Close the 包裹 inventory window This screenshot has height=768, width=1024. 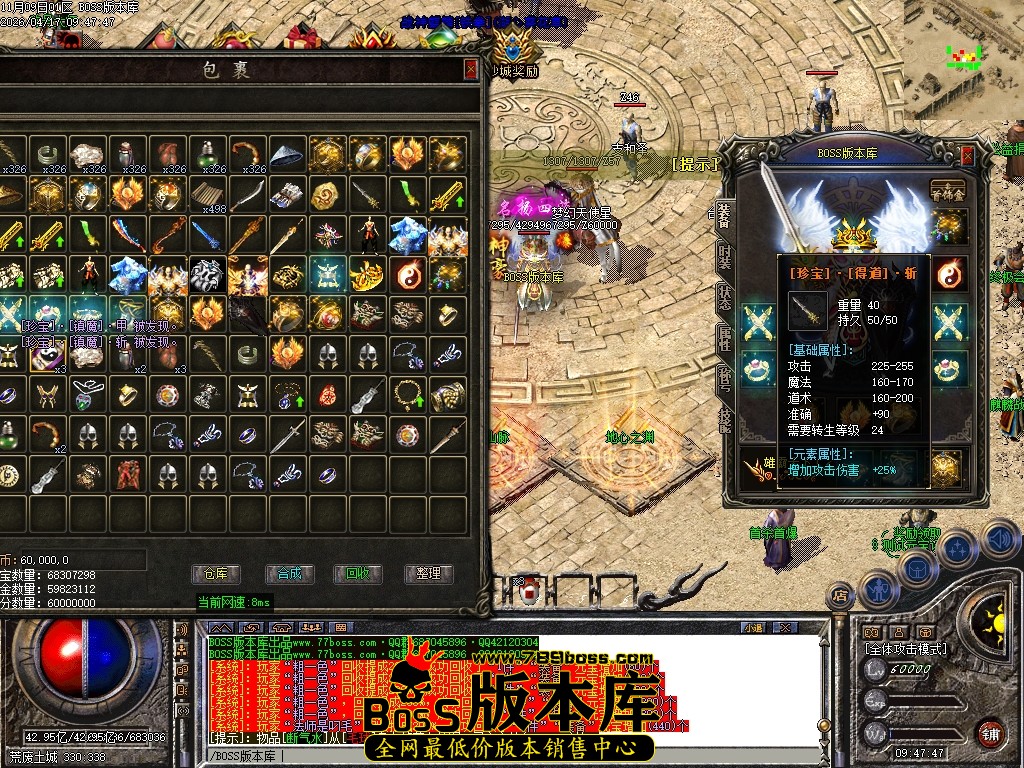tap(471, 69)
